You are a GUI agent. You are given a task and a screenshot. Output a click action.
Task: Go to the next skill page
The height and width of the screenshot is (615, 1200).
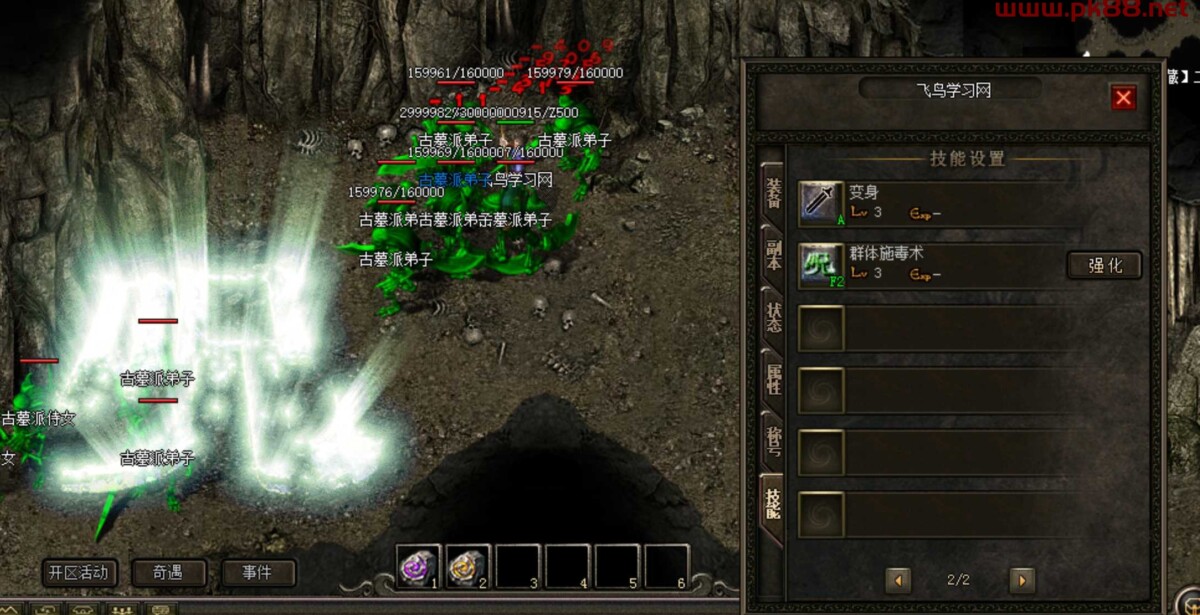1021,580
